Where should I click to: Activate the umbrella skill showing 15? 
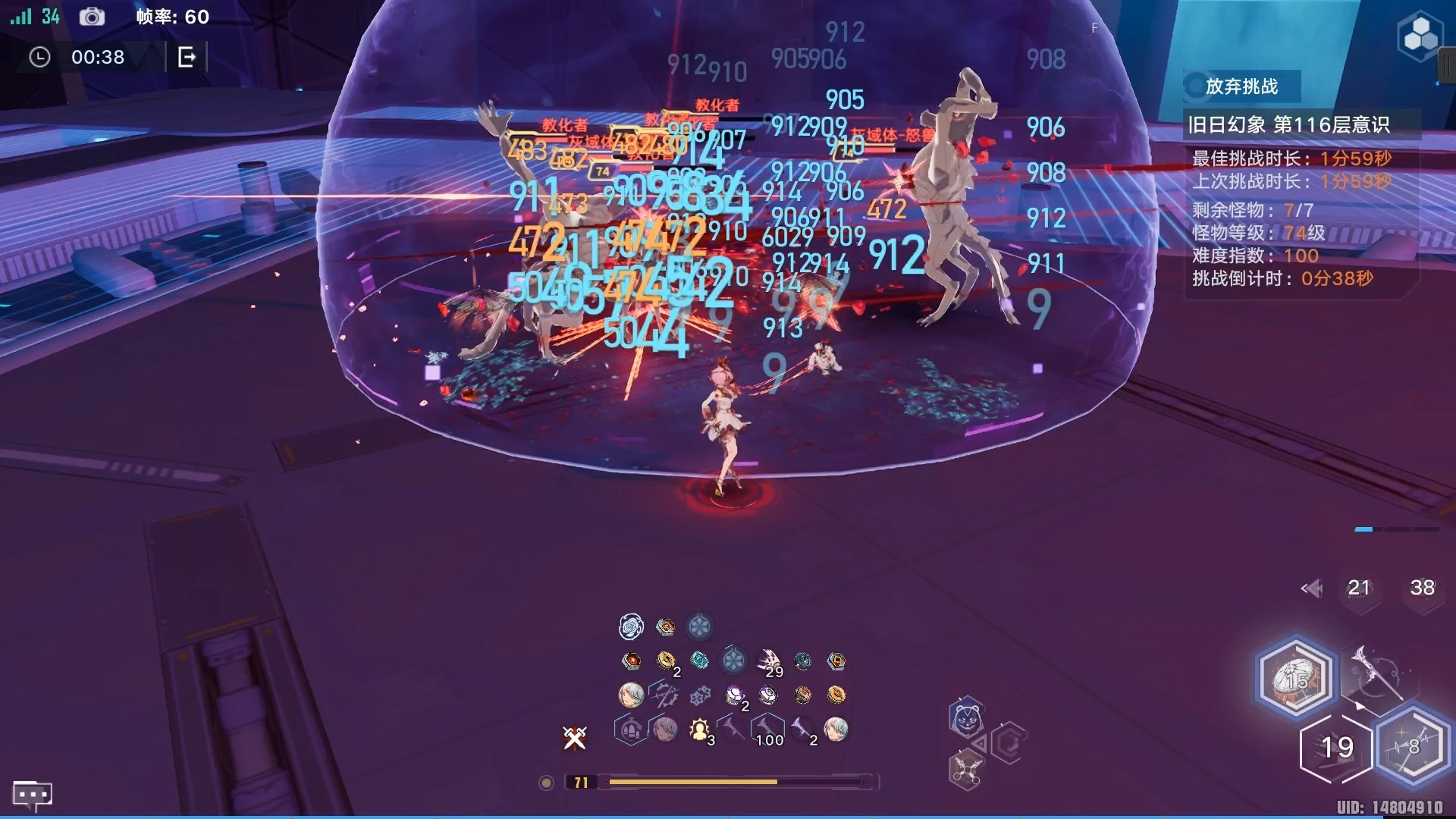tap(1295, 677)
